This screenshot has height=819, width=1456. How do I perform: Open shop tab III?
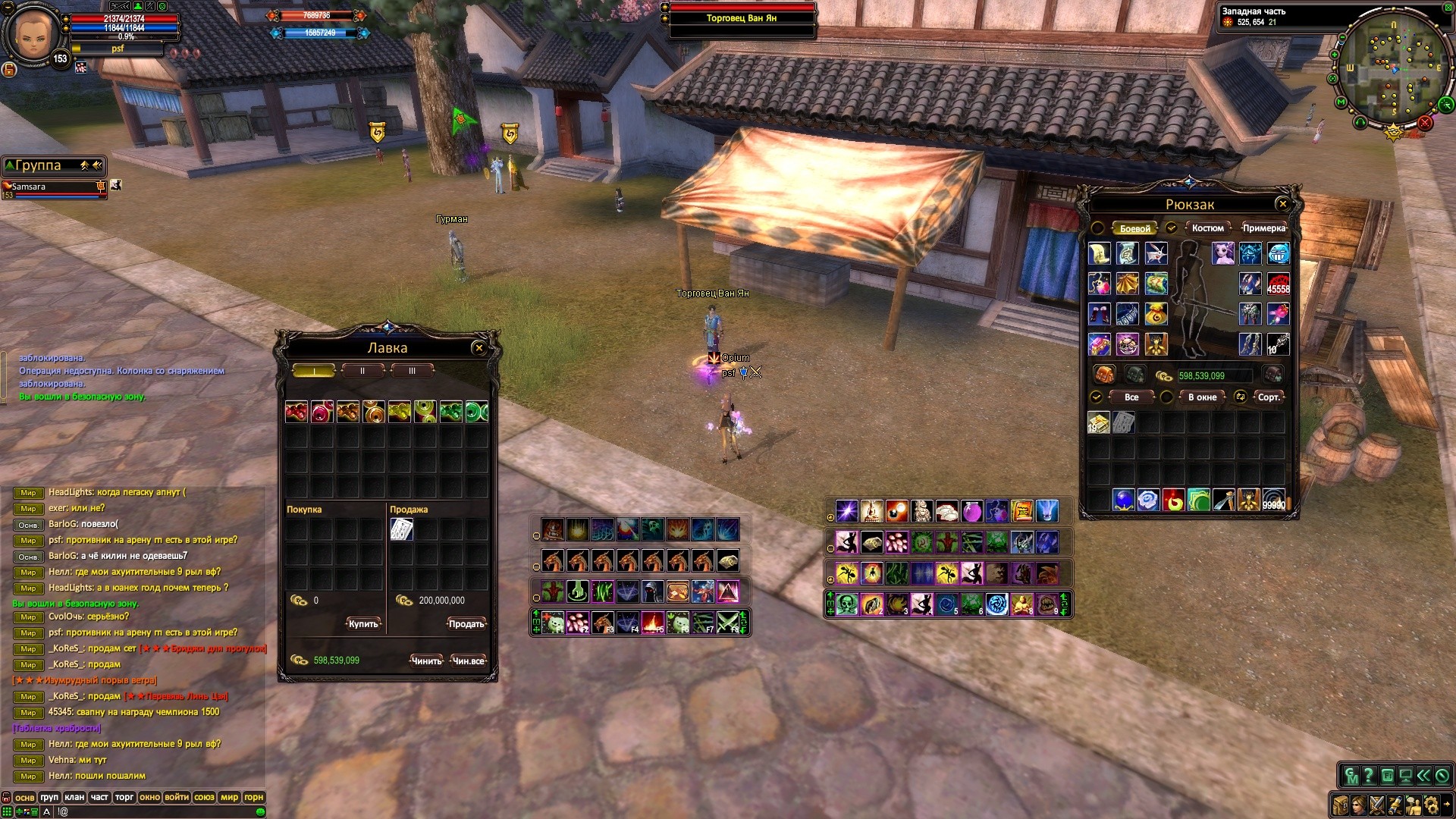click(x=412, y=371)
